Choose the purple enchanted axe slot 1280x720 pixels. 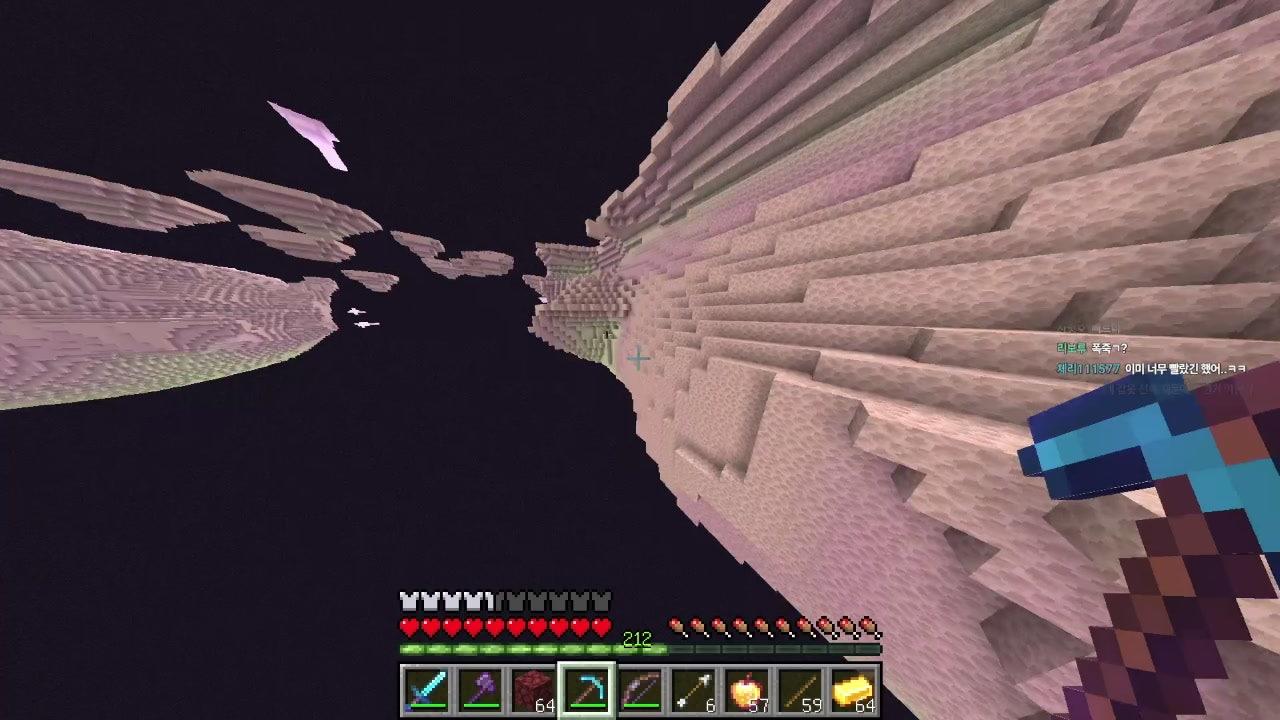[480, 690]
